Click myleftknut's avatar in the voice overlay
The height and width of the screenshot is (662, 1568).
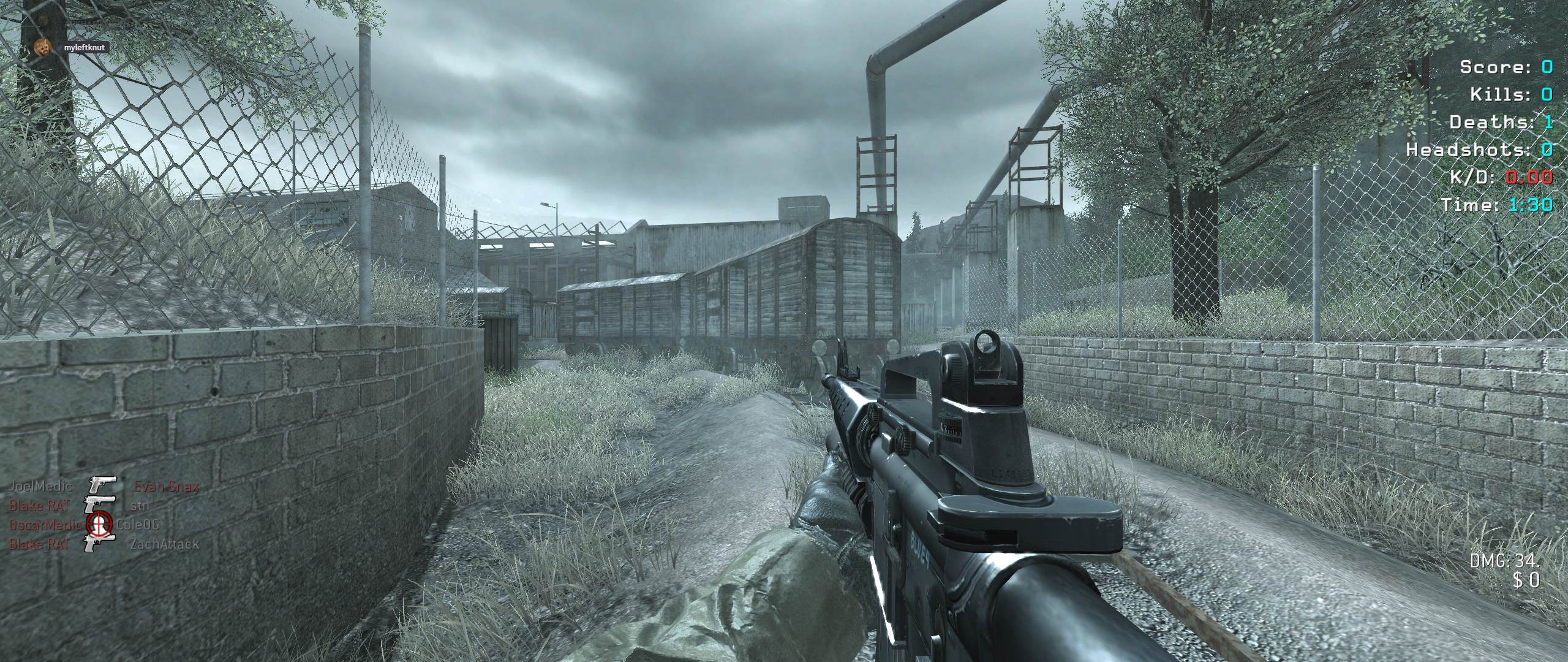pos(42,47)
